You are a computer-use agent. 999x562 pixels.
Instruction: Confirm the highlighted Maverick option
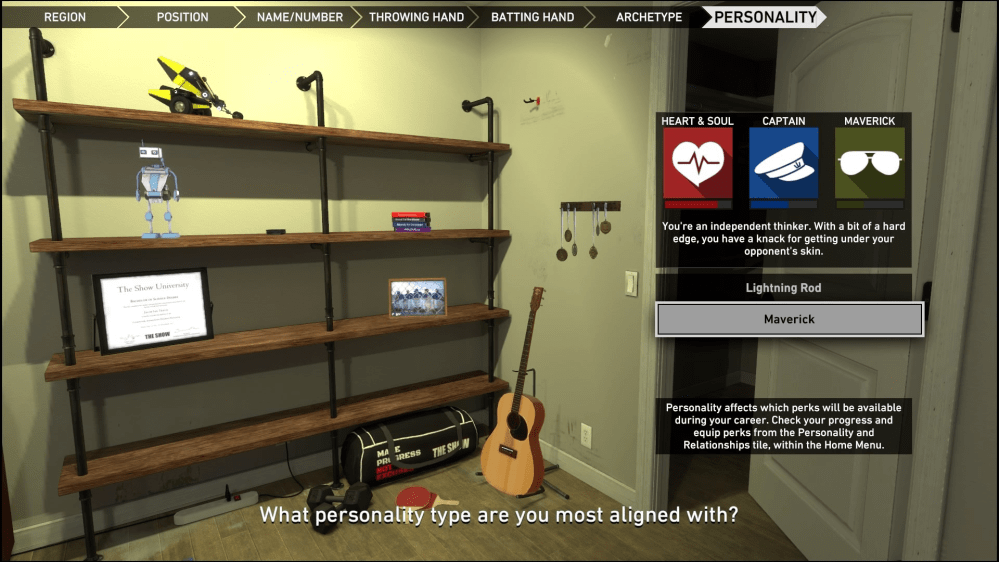[789, 320]
